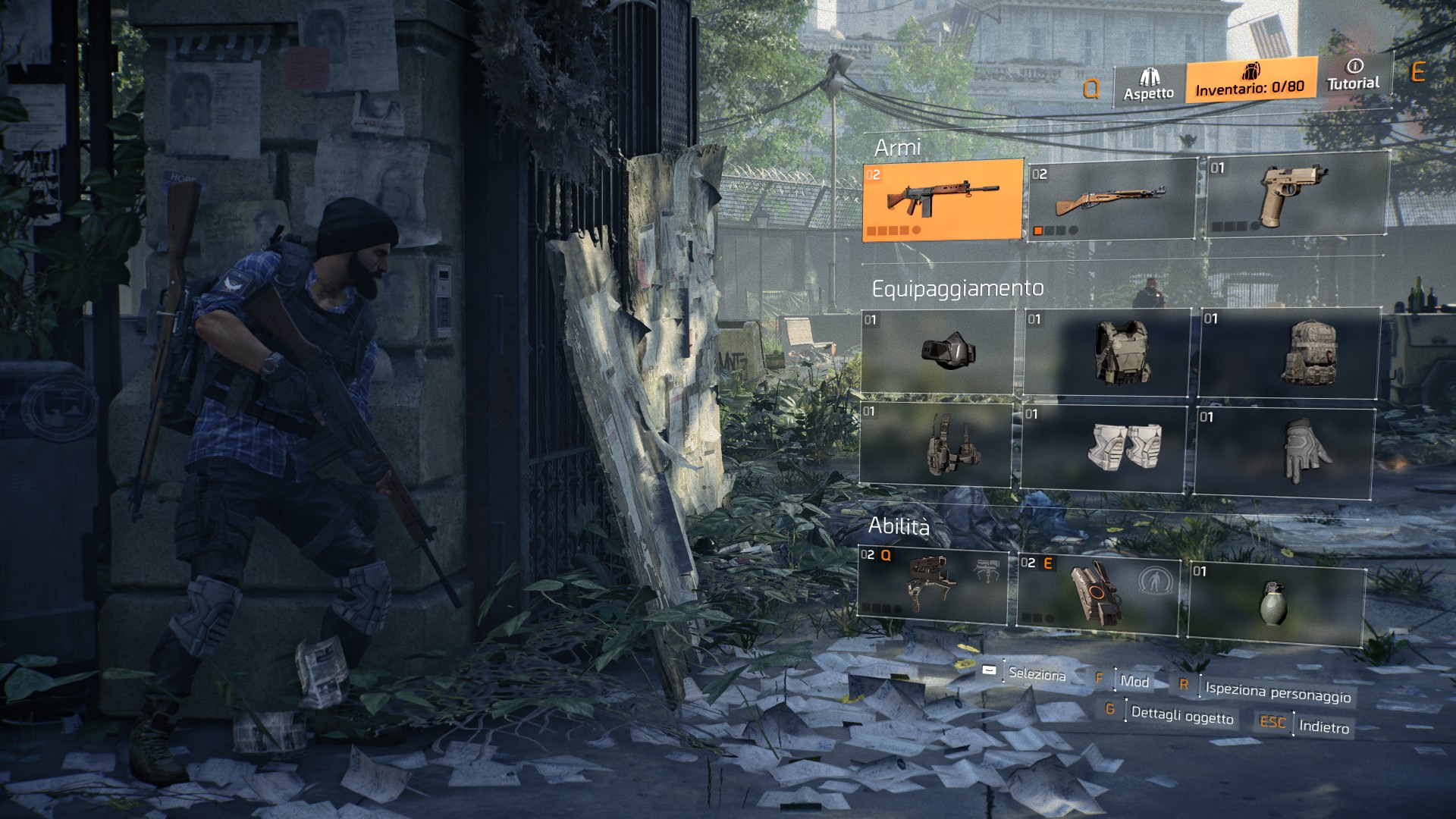
Task: Select the backpack equipment slot
Action: [1288, 353]
